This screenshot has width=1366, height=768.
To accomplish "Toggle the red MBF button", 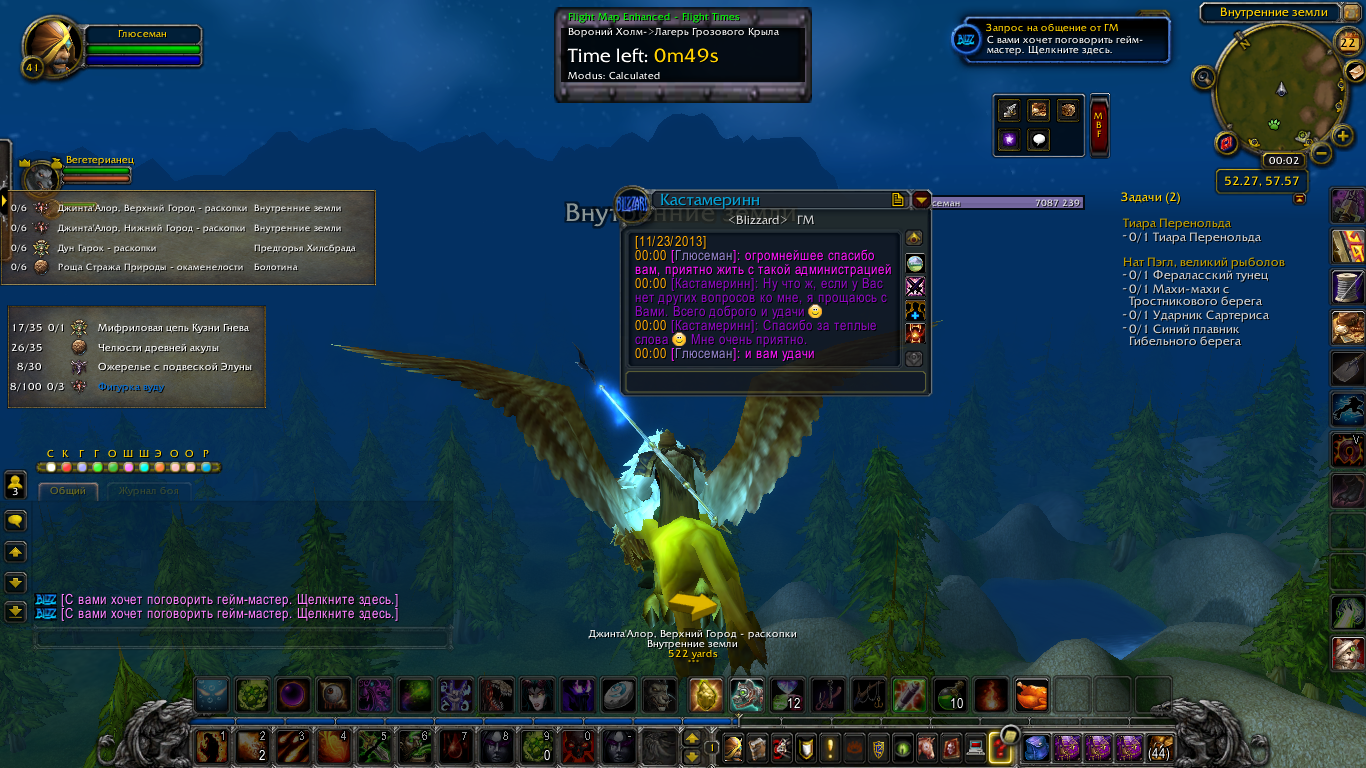I will [x=1099, y=127].
